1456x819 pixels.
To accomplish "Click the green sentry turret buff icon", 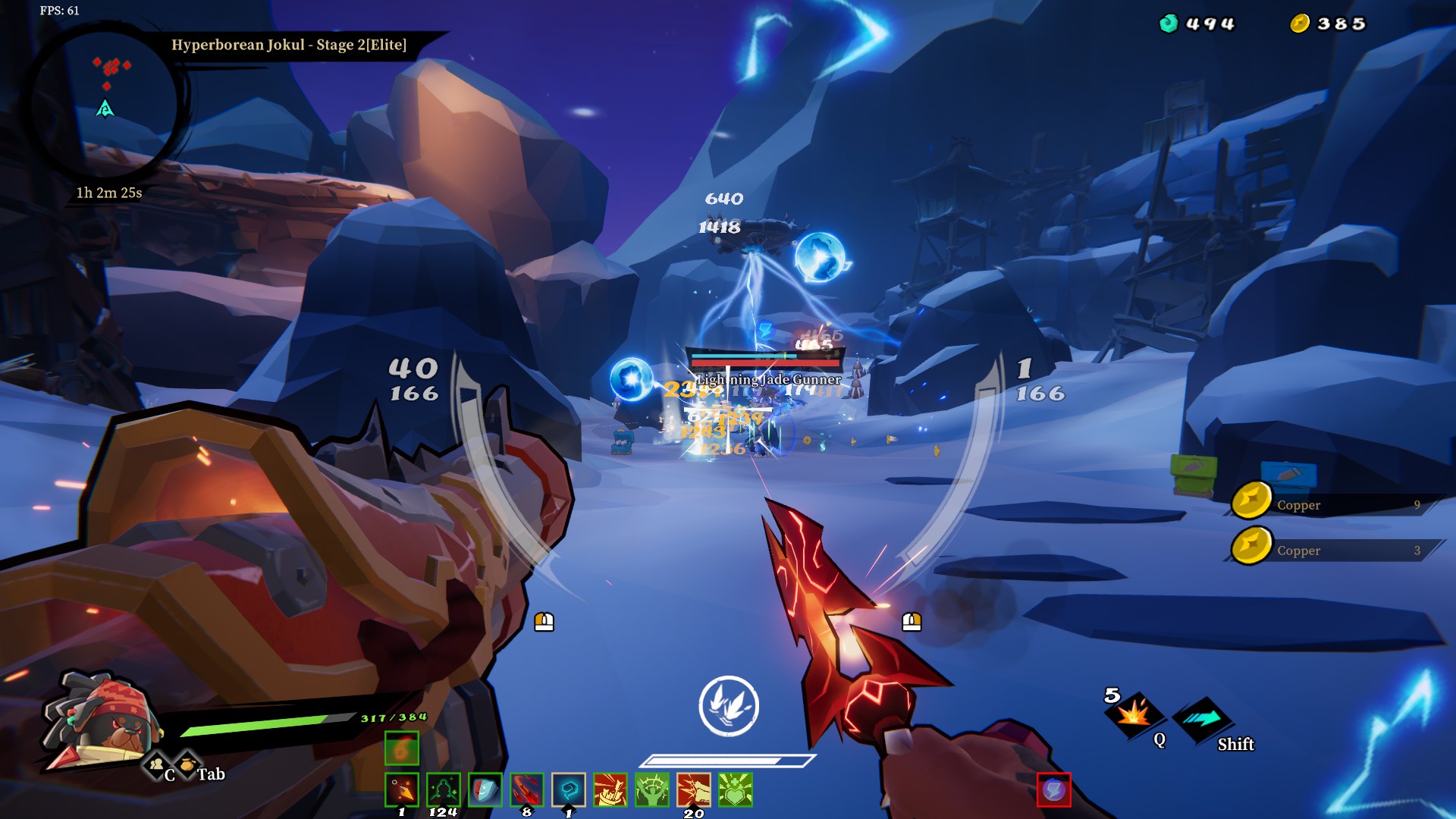I will click(443, 789).
